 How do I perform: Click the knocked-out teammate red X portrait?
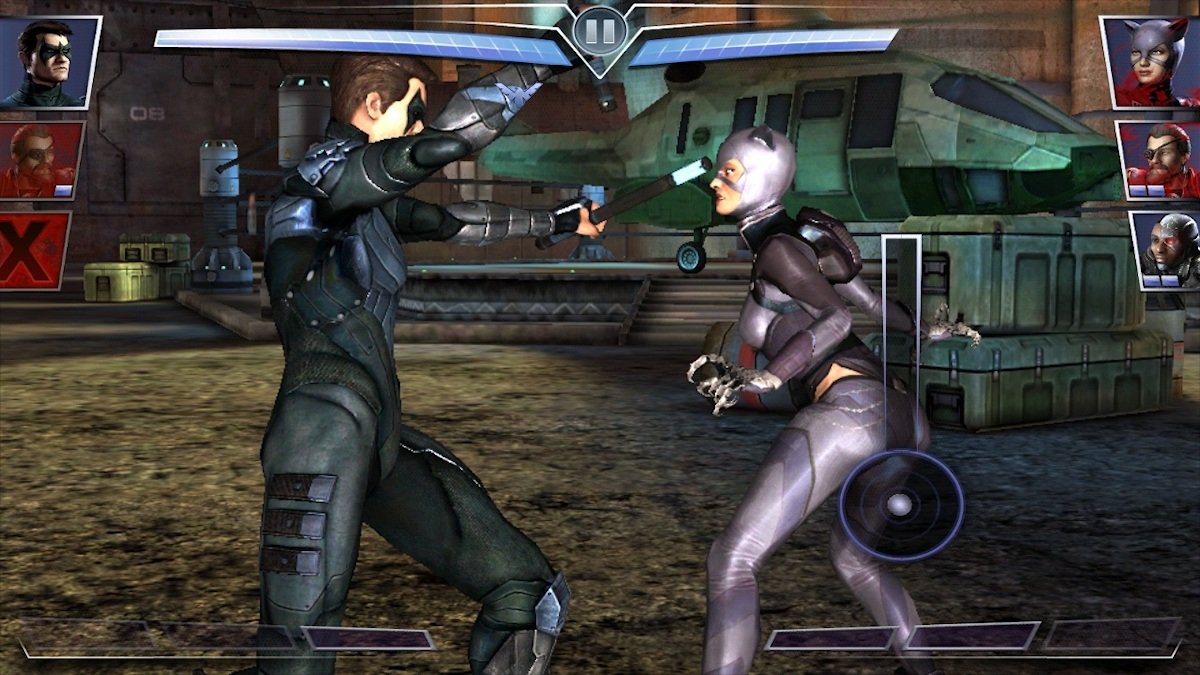point(34,250)
